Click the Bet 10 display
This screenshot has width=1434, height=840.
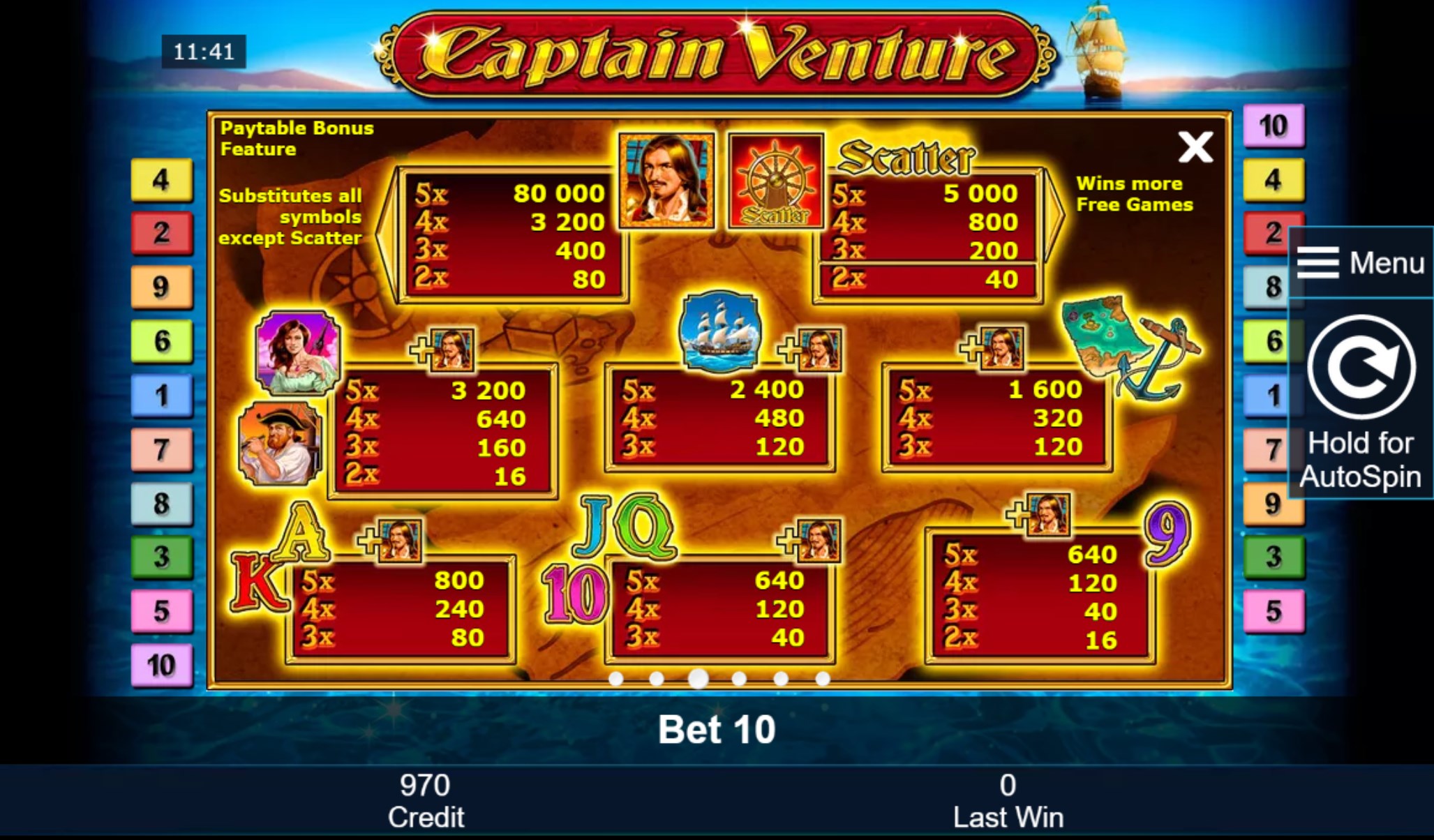click(716, 730)
